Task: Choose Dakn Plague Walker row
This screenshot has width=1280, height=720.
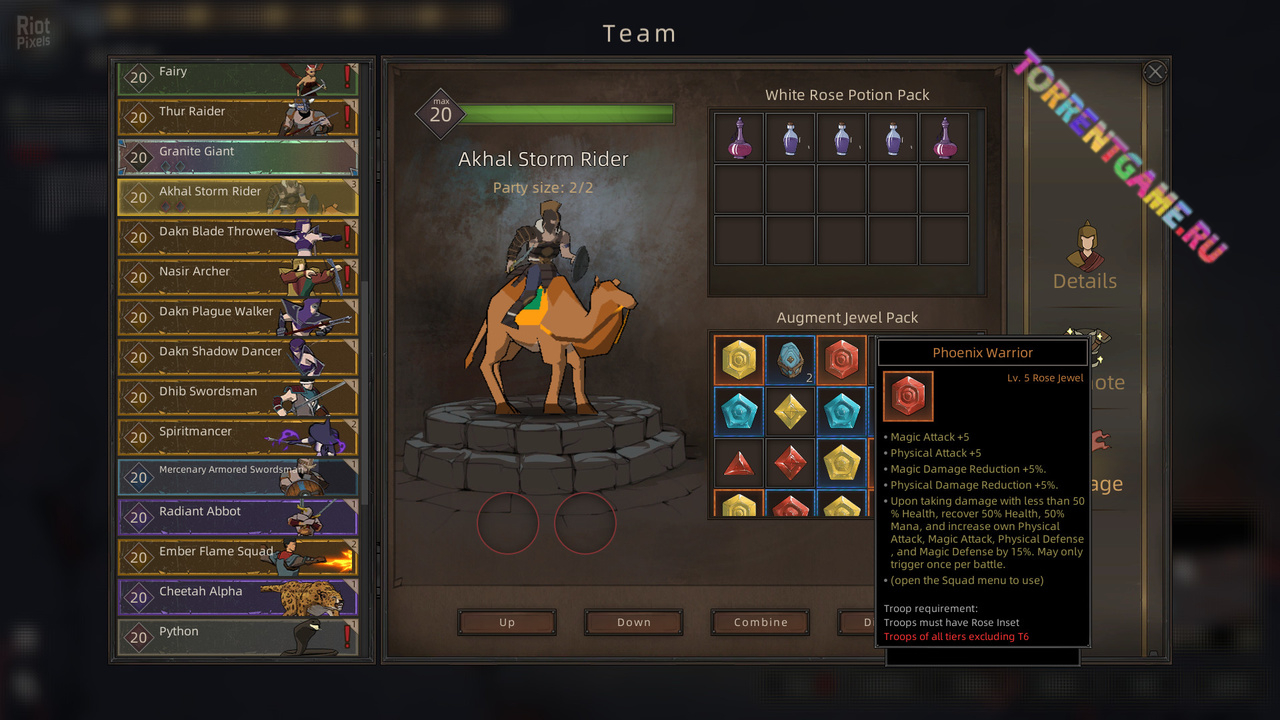Action: [237, 317]
